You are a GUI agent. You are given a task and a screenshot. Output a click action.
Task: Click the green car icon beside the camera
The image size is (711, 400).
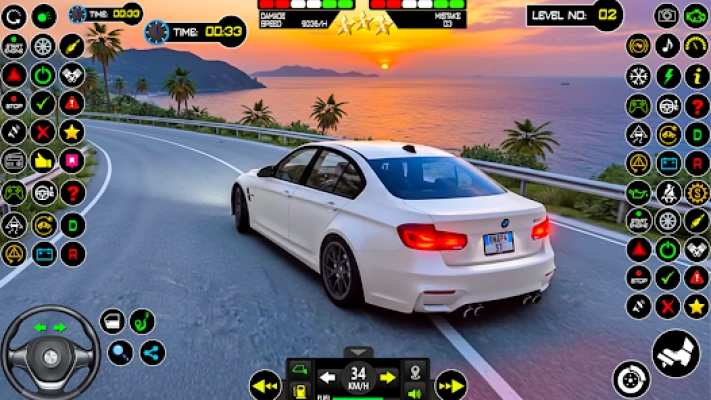click(x=696, y=15)
